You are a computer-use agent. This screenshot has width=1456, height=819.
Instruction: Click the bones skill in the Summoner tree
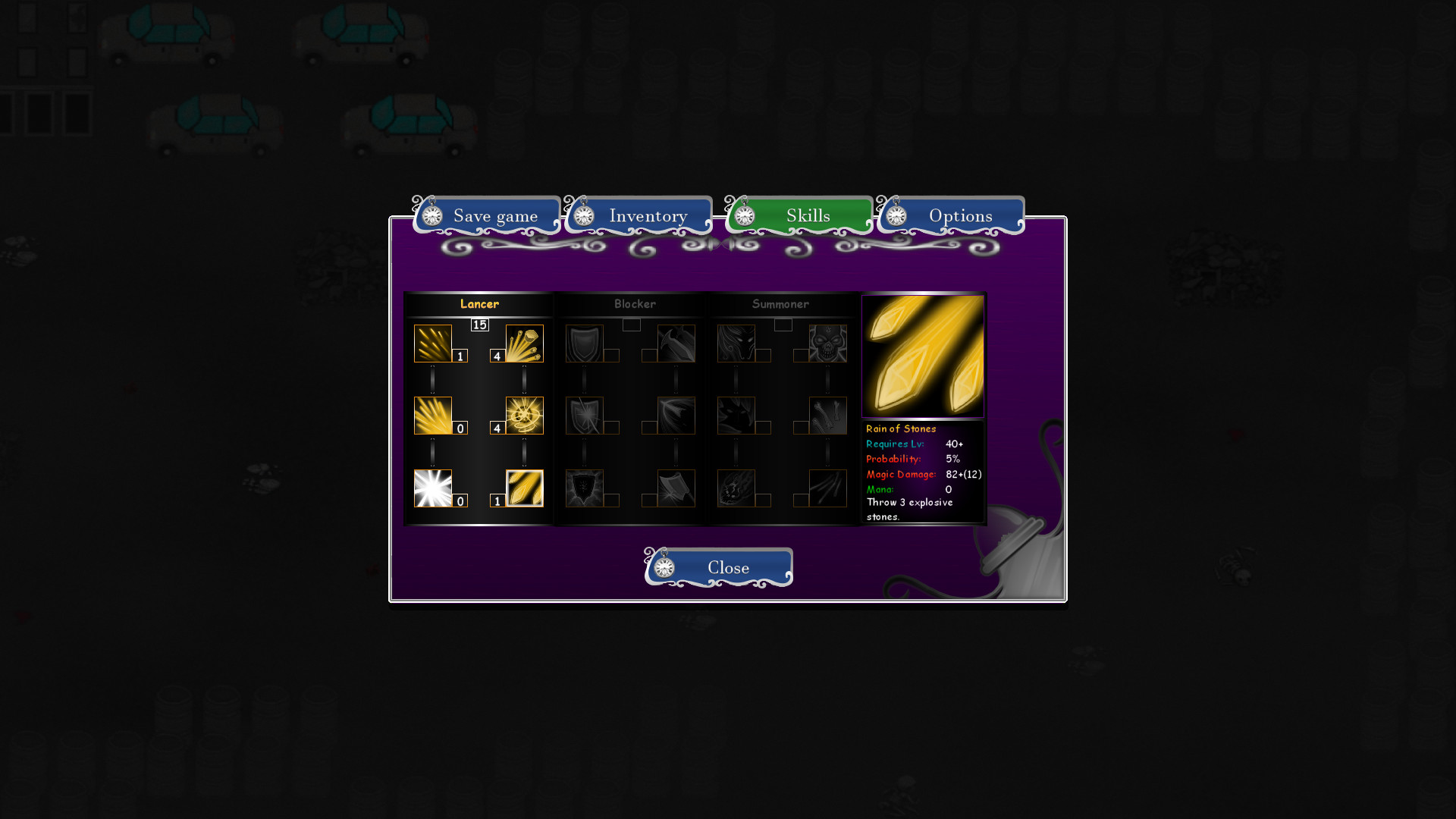pos(828,415)
